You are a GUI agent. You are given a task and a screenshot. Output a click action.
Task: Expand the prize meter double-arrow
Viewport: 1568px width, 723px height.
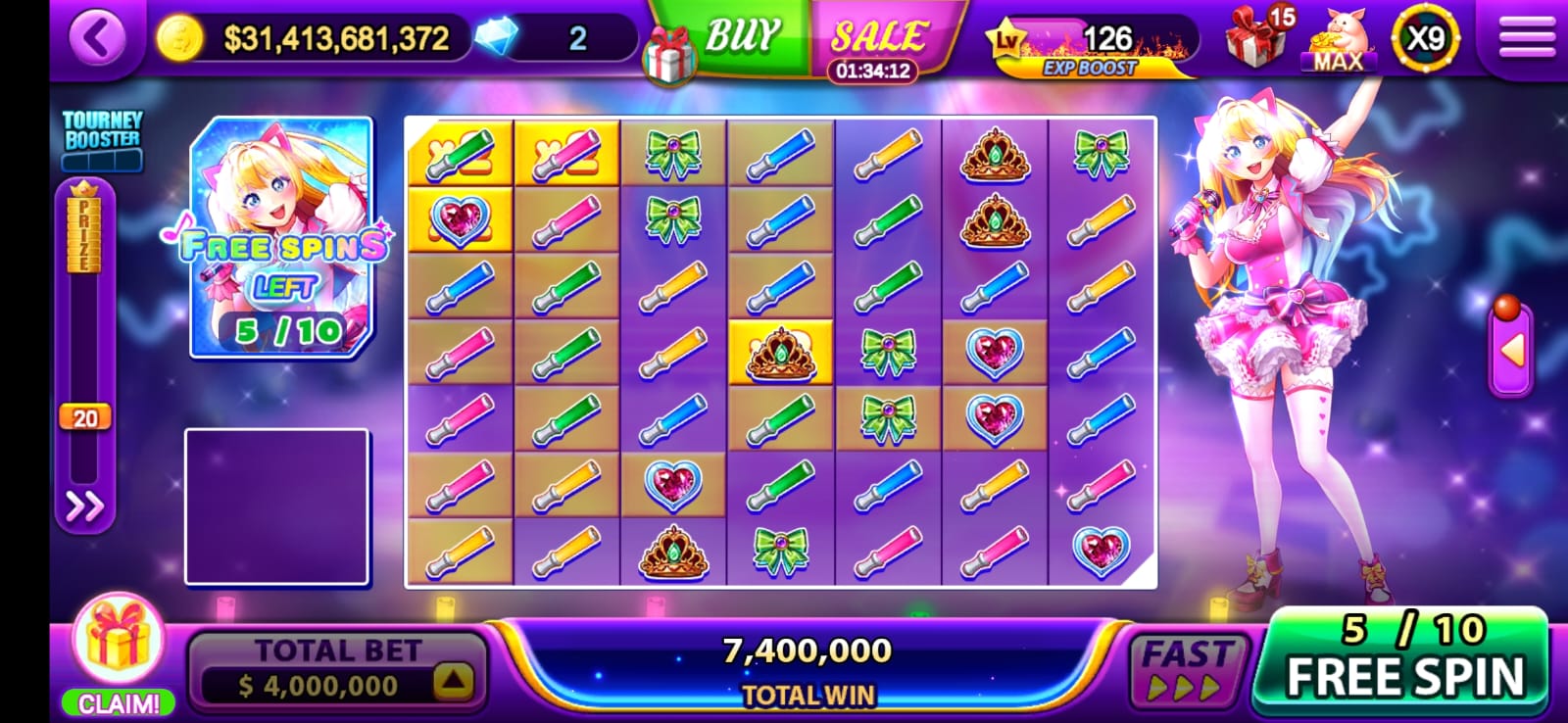[84, 506]
